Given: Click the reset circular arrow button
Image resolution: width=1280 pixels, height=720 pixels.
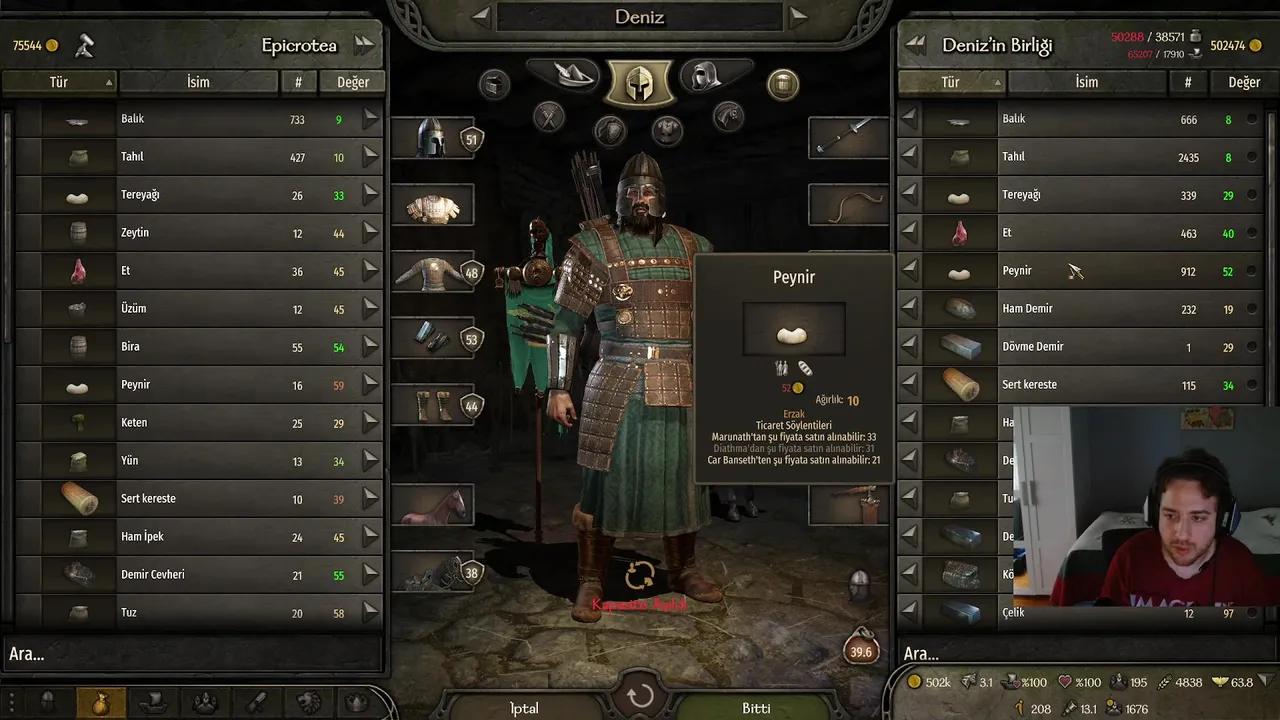Looking at the screenshot, I should coord(640,696).
